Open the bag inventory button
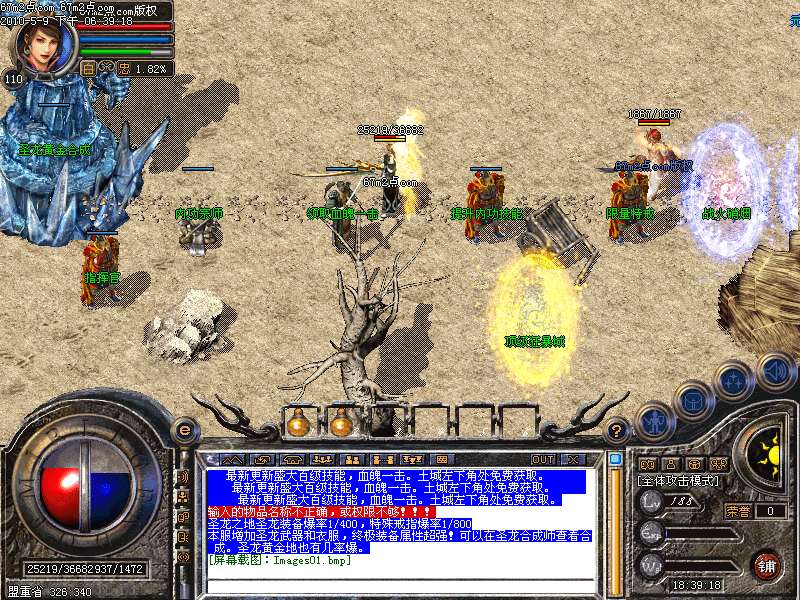800x600 pixels. pos(693,401)
